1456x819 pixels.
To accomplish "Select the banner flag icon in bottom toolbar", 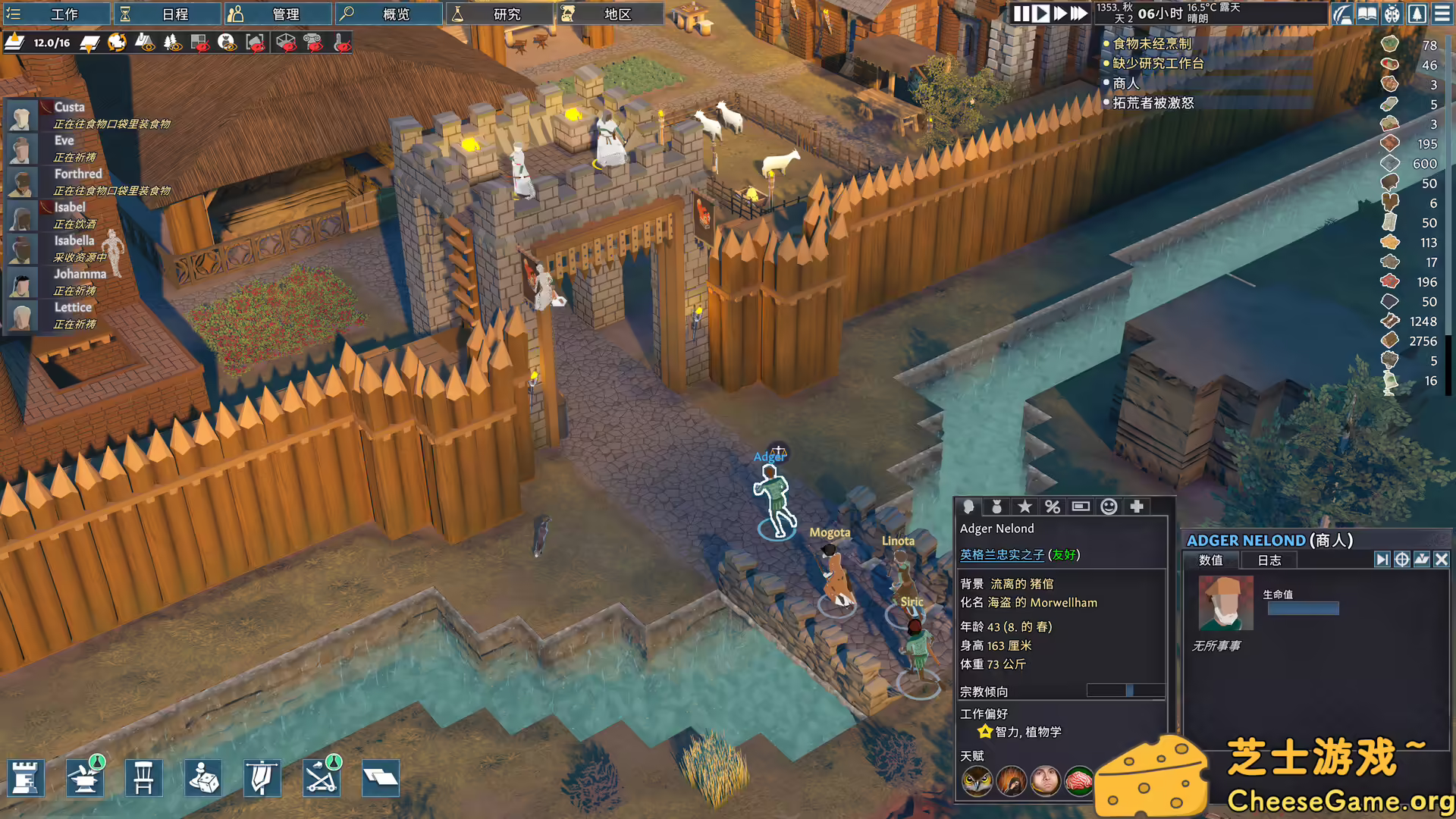I will tap(262, 777).
